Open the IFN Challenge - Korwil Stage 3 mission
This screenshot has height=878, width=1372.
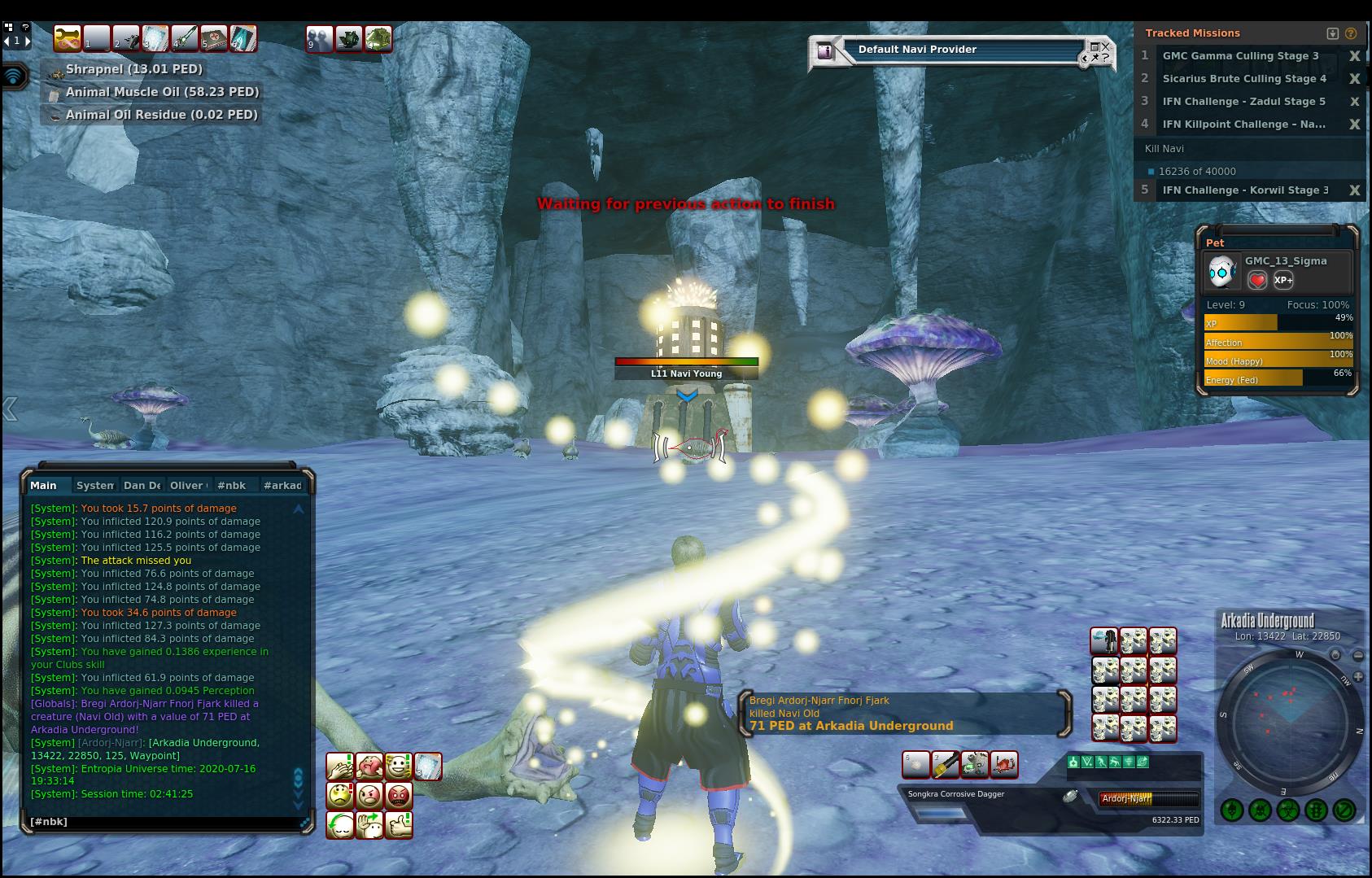click(1245, 190)
